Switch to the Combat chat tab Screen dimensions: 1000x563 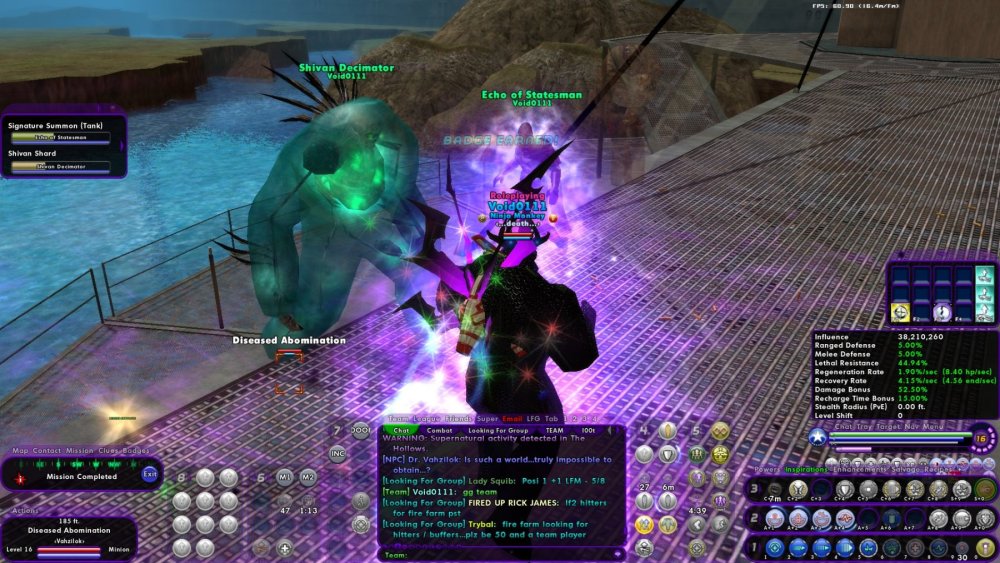(440, 430)
